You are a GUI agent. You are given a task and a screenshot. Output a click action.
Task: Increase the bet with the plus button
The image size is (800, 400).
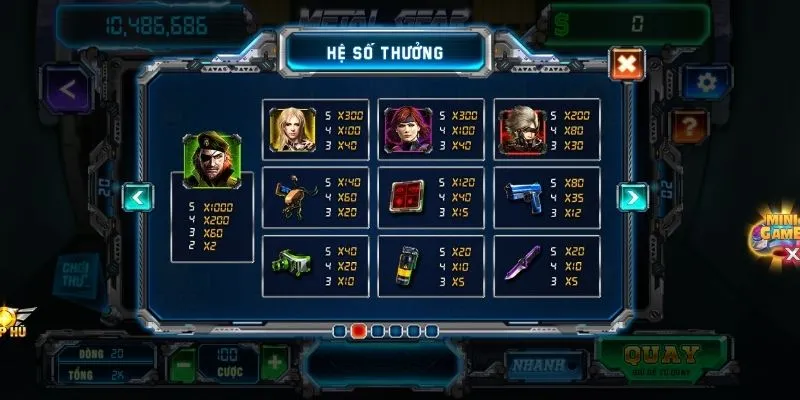click(275, 362)
